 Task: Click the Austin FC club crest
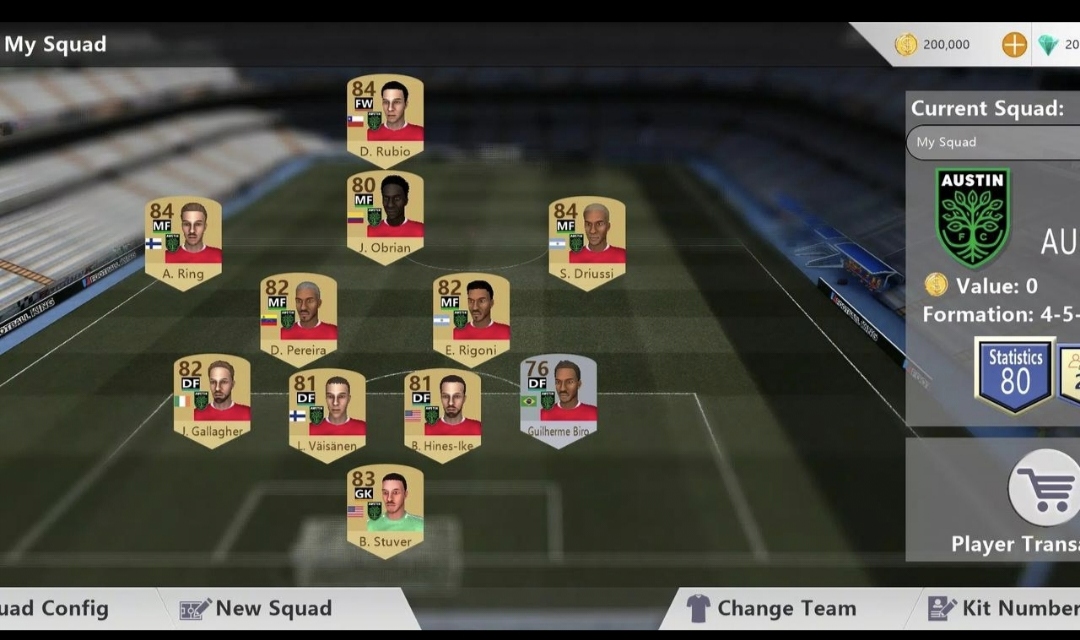click(972, 216)
